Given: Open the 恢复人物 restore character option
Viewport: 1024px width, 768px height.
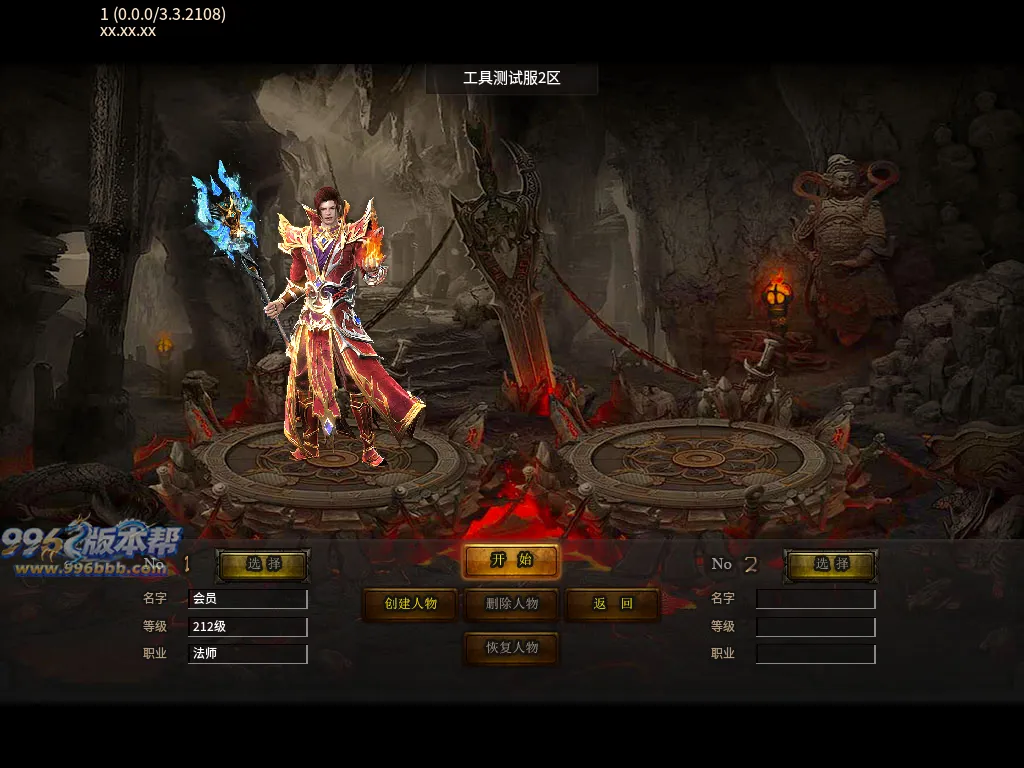Looking at the screenshot, I should coord(512,648).
